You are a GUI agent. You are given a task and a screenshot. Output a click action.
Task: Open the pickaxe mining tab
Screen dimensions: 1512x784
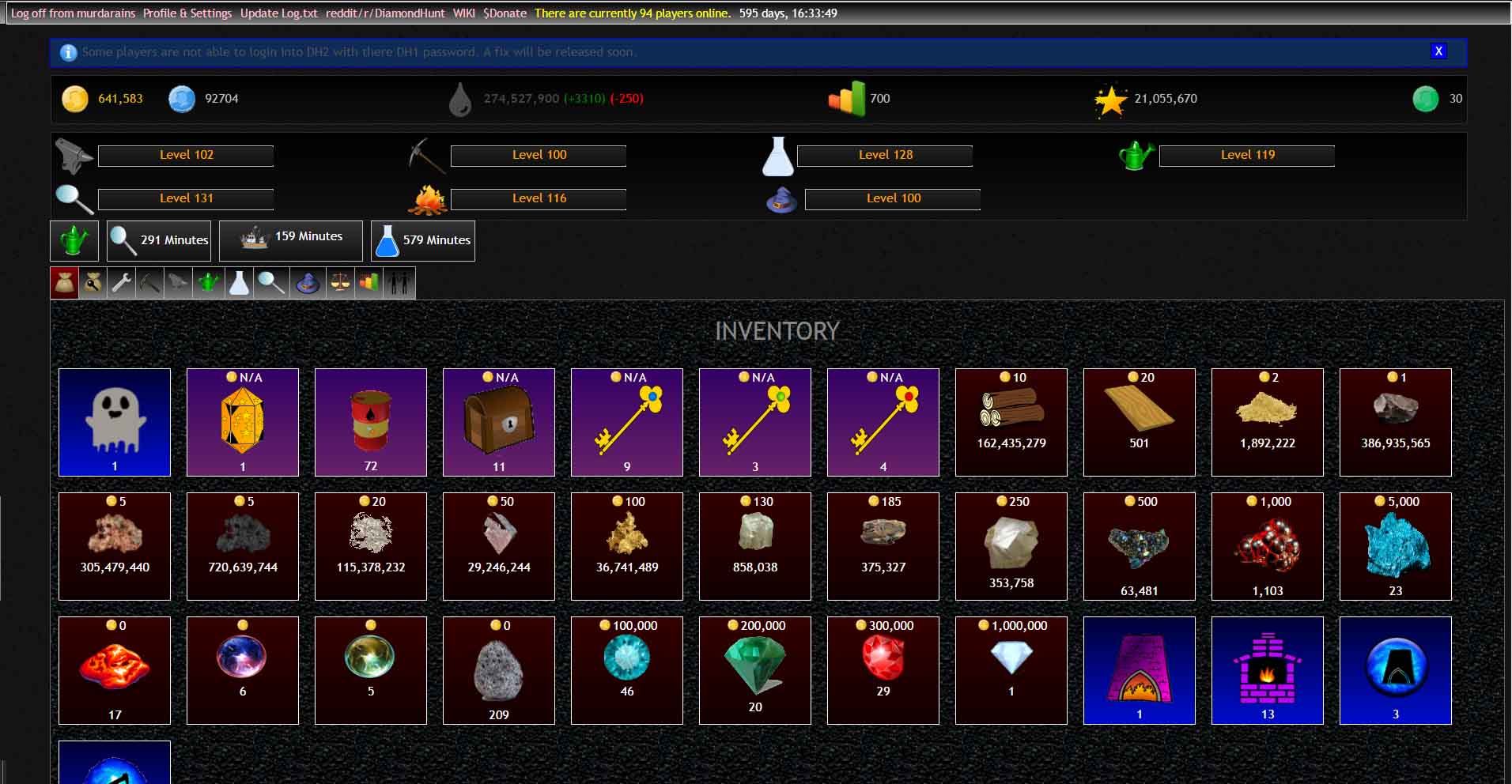[x=149, y=282]
